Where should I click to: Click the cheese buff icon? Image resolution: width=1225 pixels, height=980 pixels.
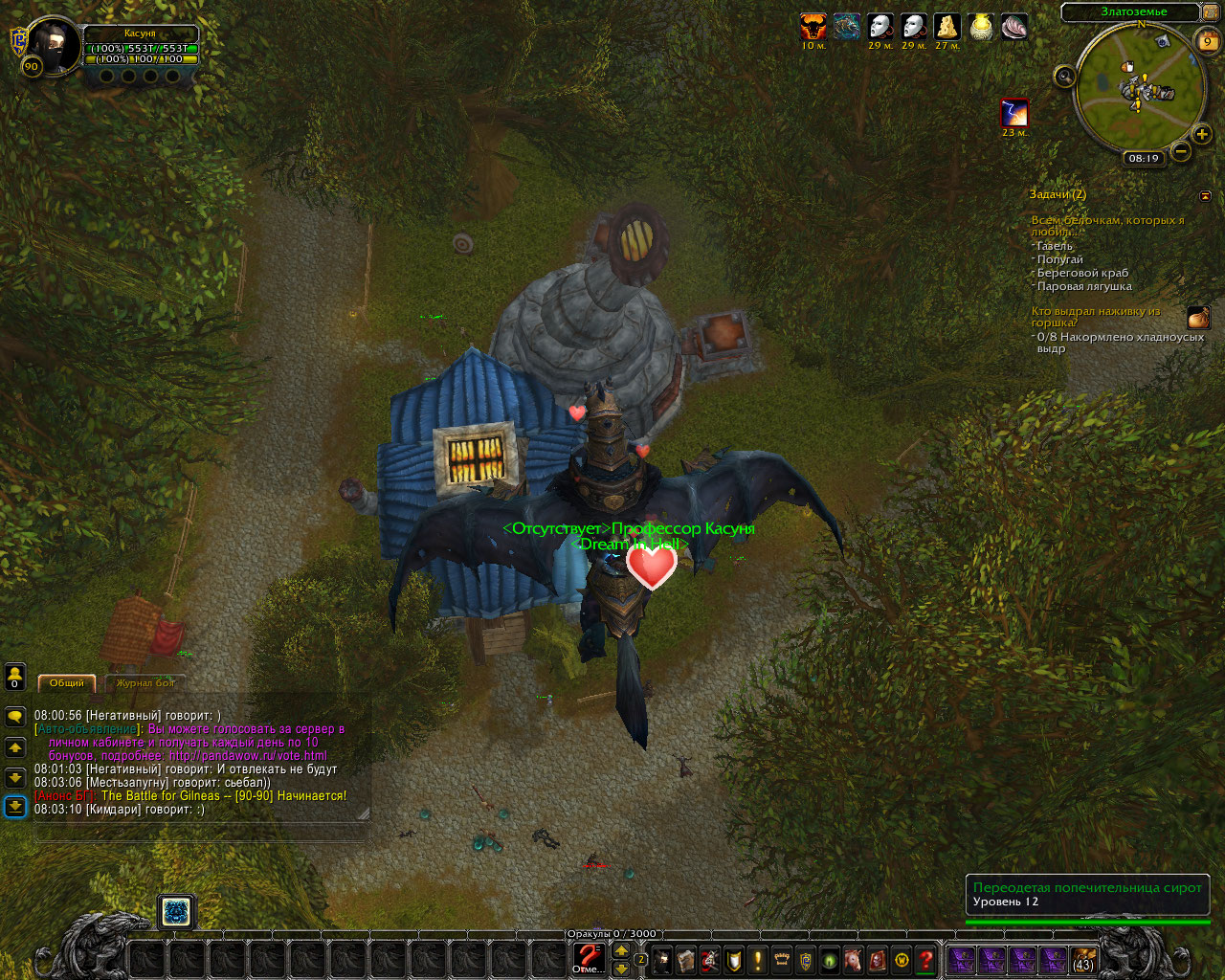(x=947, y=27)
